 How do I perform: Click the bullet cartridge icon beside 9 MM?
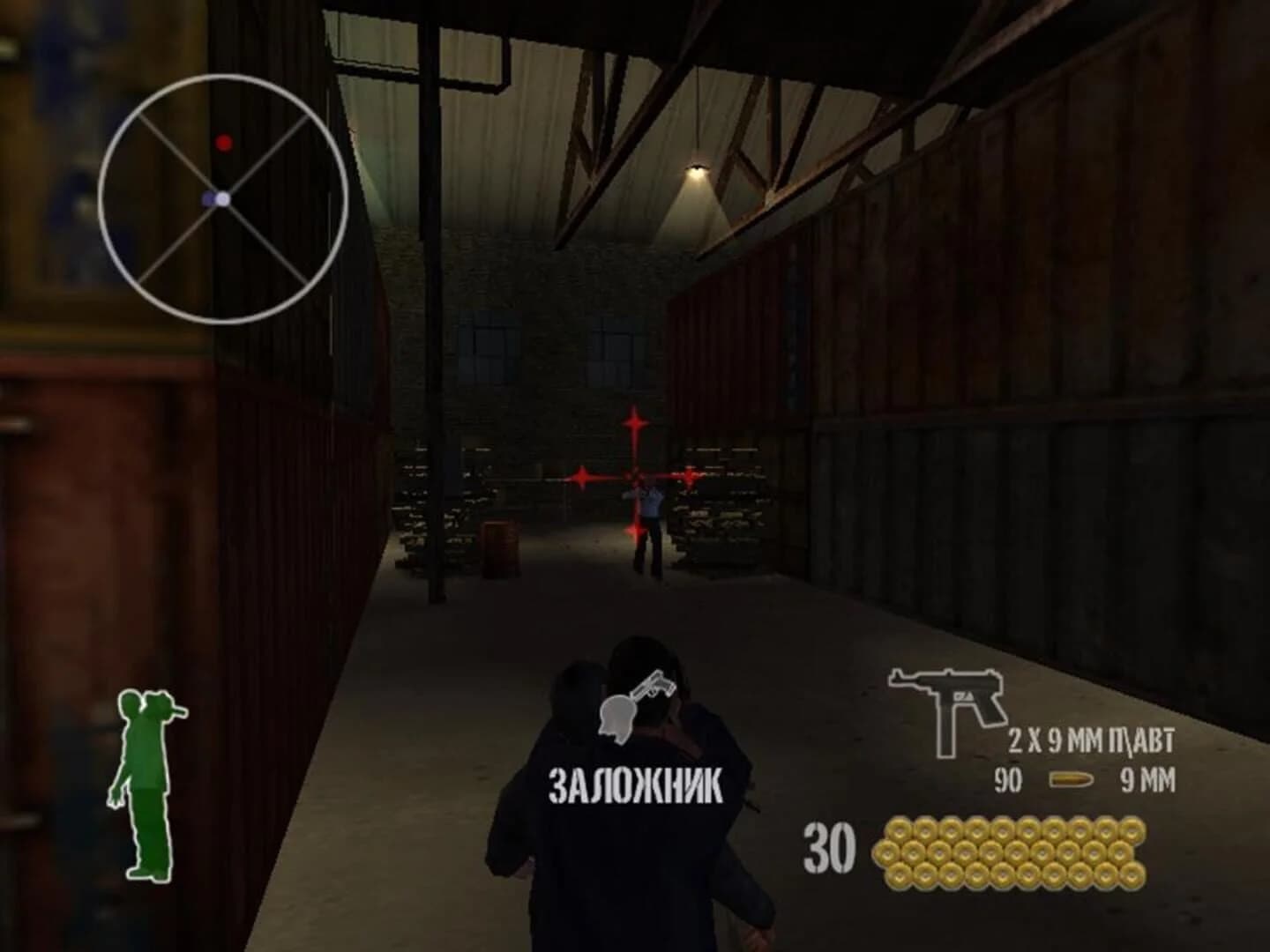tap(1072, 779)
